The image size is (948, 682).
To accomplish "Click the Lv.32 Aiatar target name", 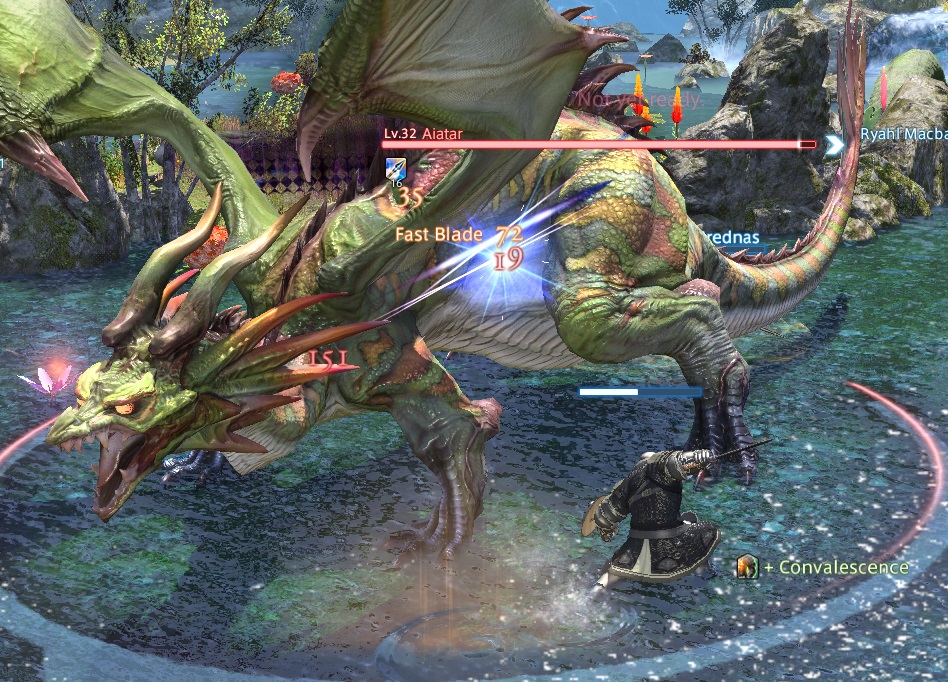I will point(422,131).
